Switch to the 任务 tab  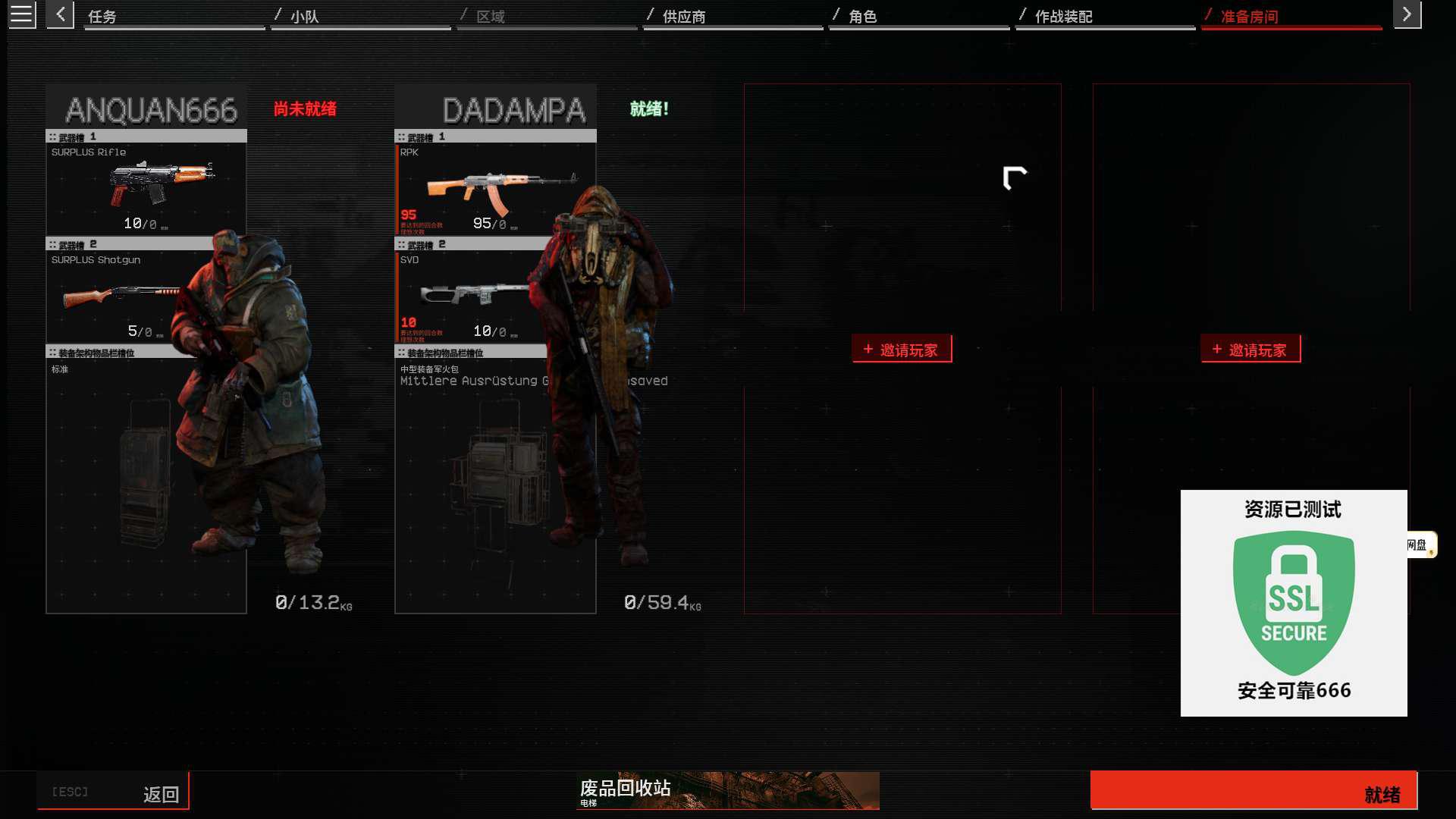(x=174, y=16)
